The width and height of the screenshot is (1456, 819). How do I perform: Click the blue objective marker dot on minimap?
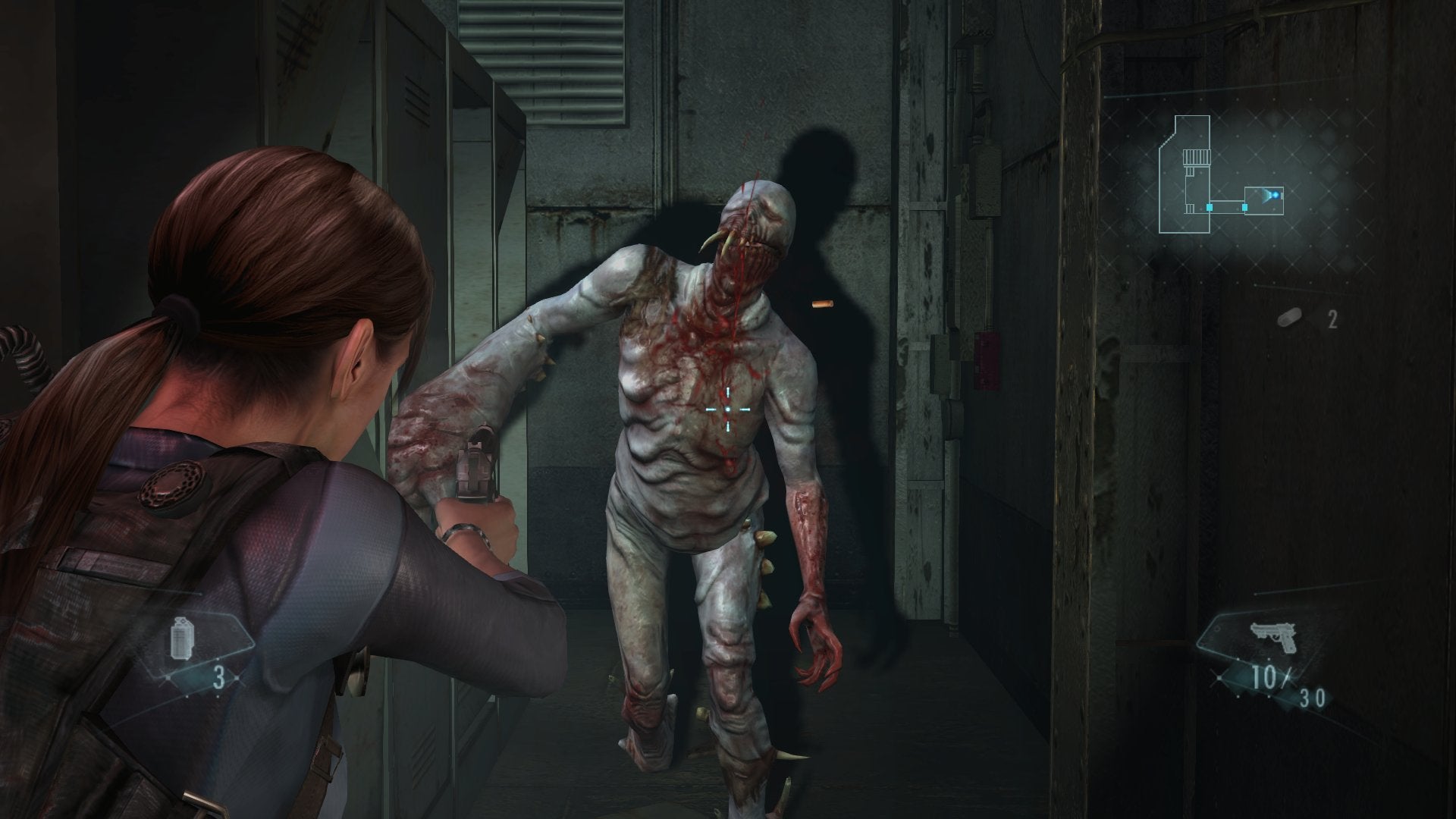(x=1275, y=195)
